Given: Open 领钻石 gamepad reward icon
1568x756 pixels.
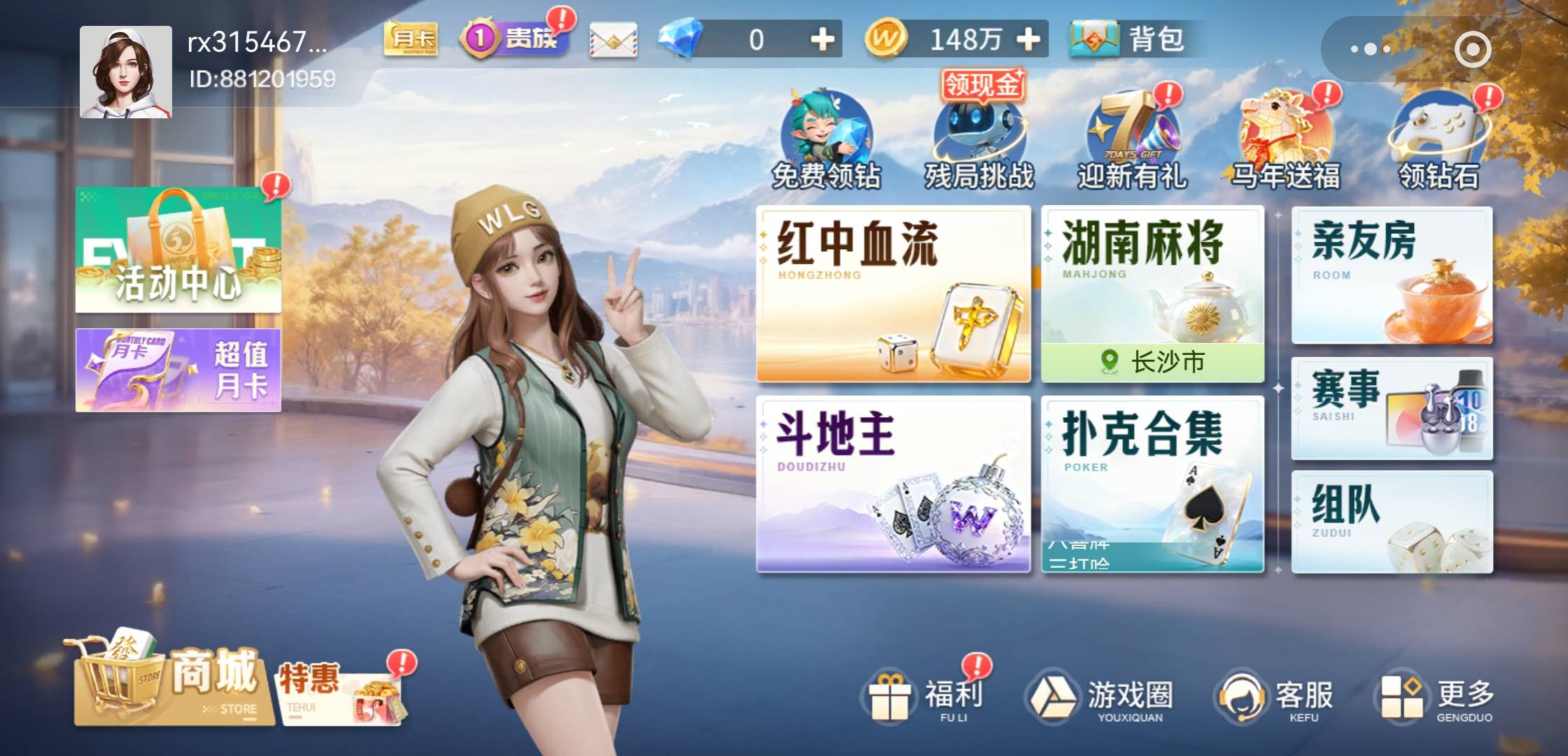Looking at the screenshot, I should coord(1442,136).
